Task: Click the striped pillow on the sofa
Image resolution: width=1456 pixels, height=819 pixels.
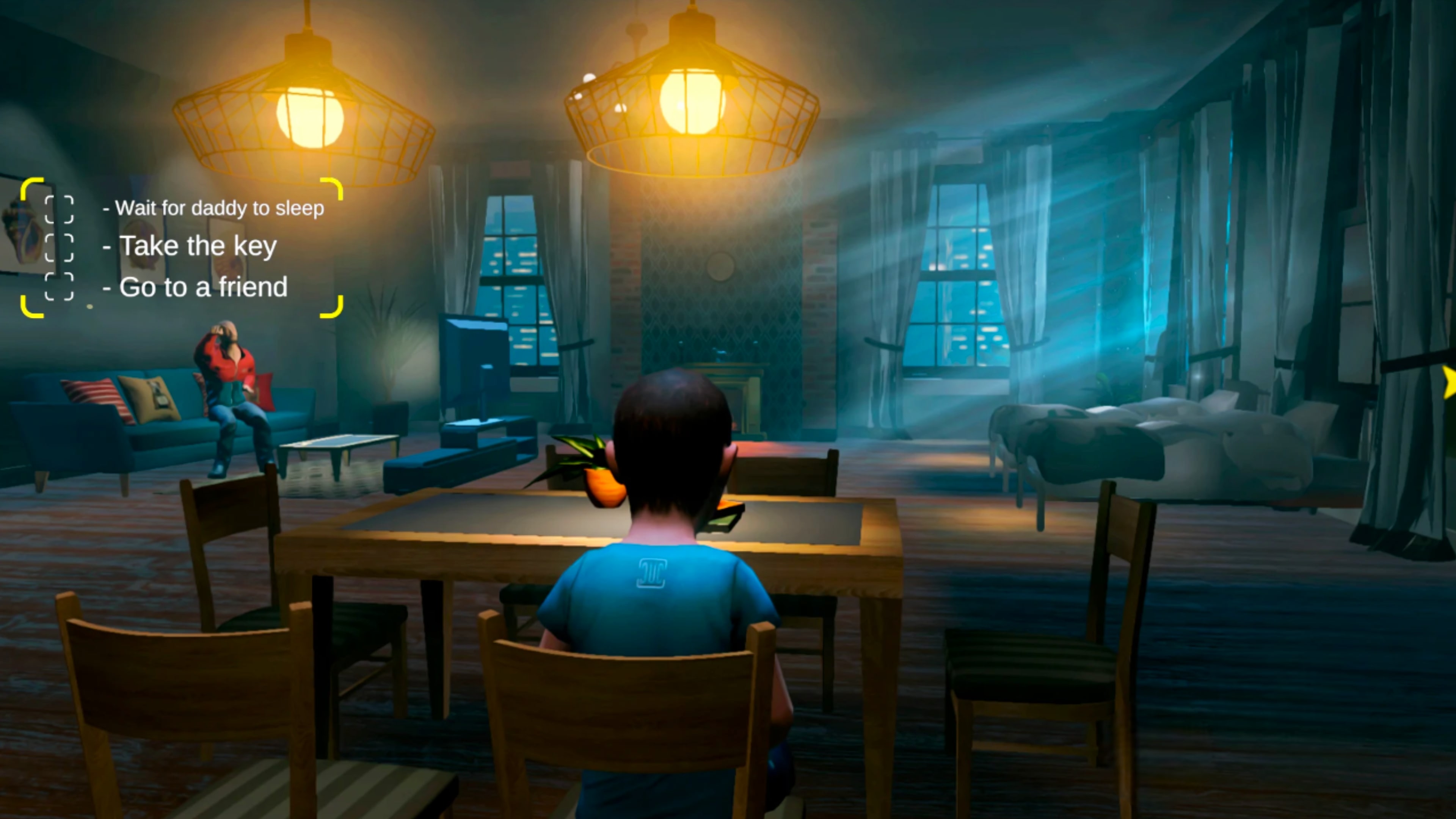Action: pyautogui.click(x=91, y=401)
